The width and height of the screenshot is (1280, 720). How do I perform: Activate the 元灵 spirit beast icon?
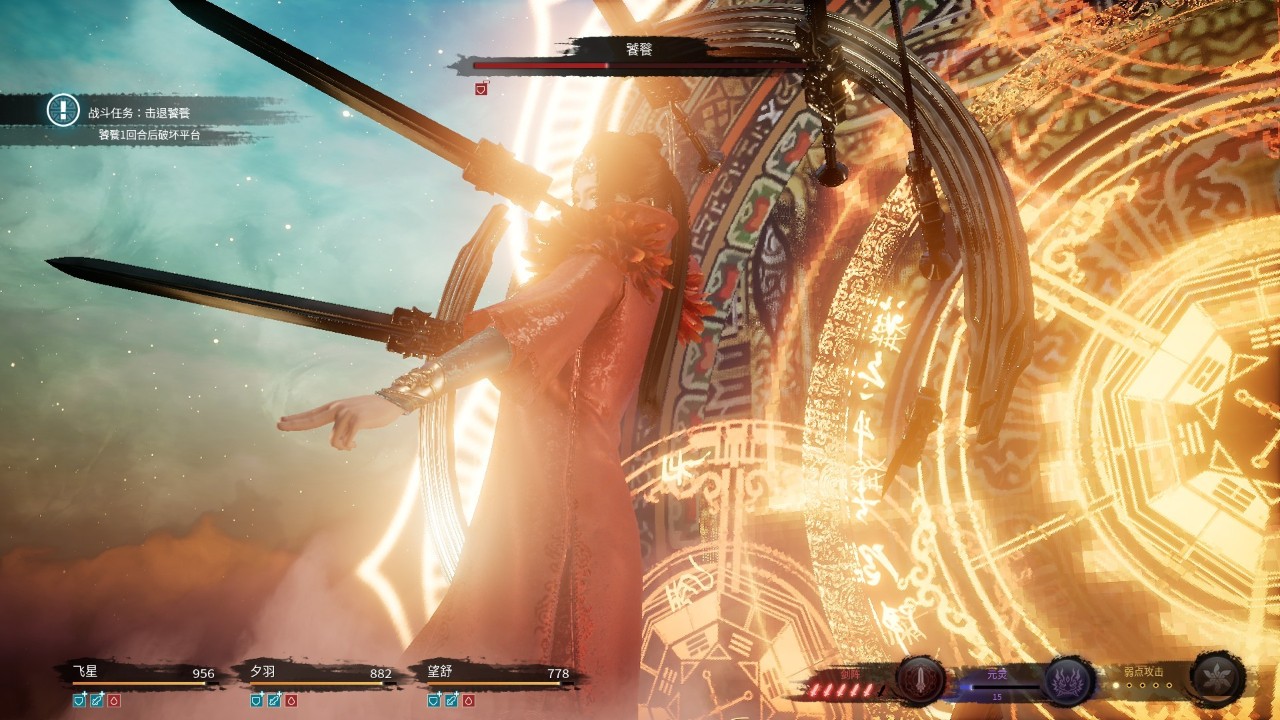(1068, 681)
